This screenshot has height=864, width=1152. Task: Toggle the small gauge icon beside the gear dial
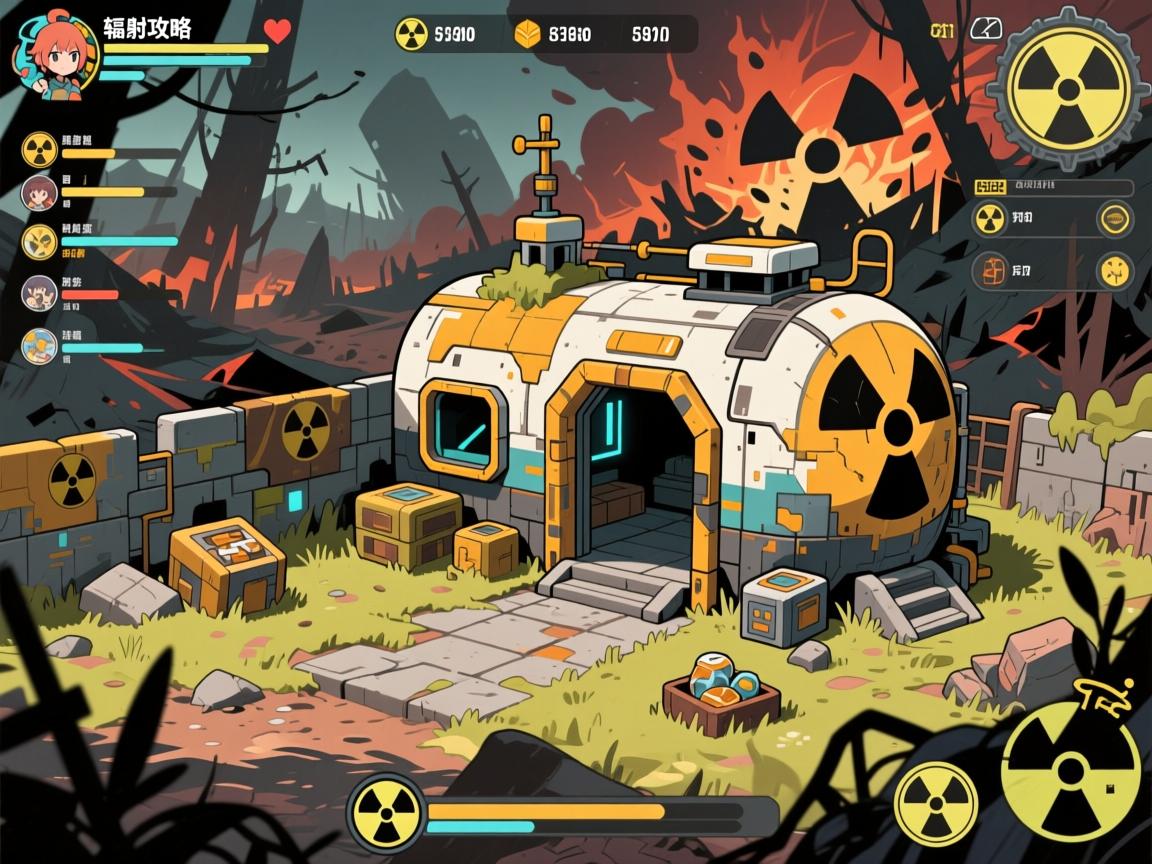click(x=986, y=29)
